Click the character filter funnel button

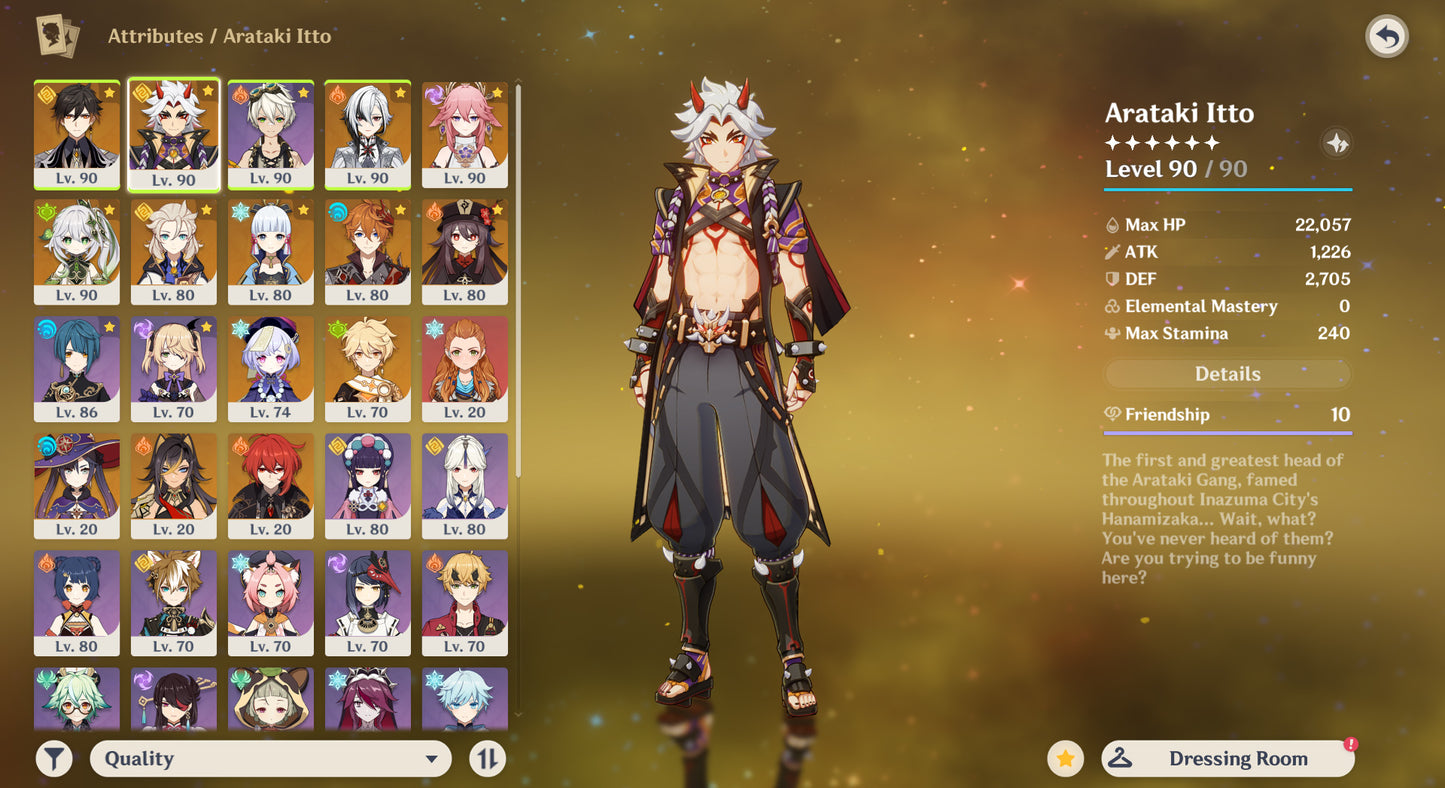[55, 759]
